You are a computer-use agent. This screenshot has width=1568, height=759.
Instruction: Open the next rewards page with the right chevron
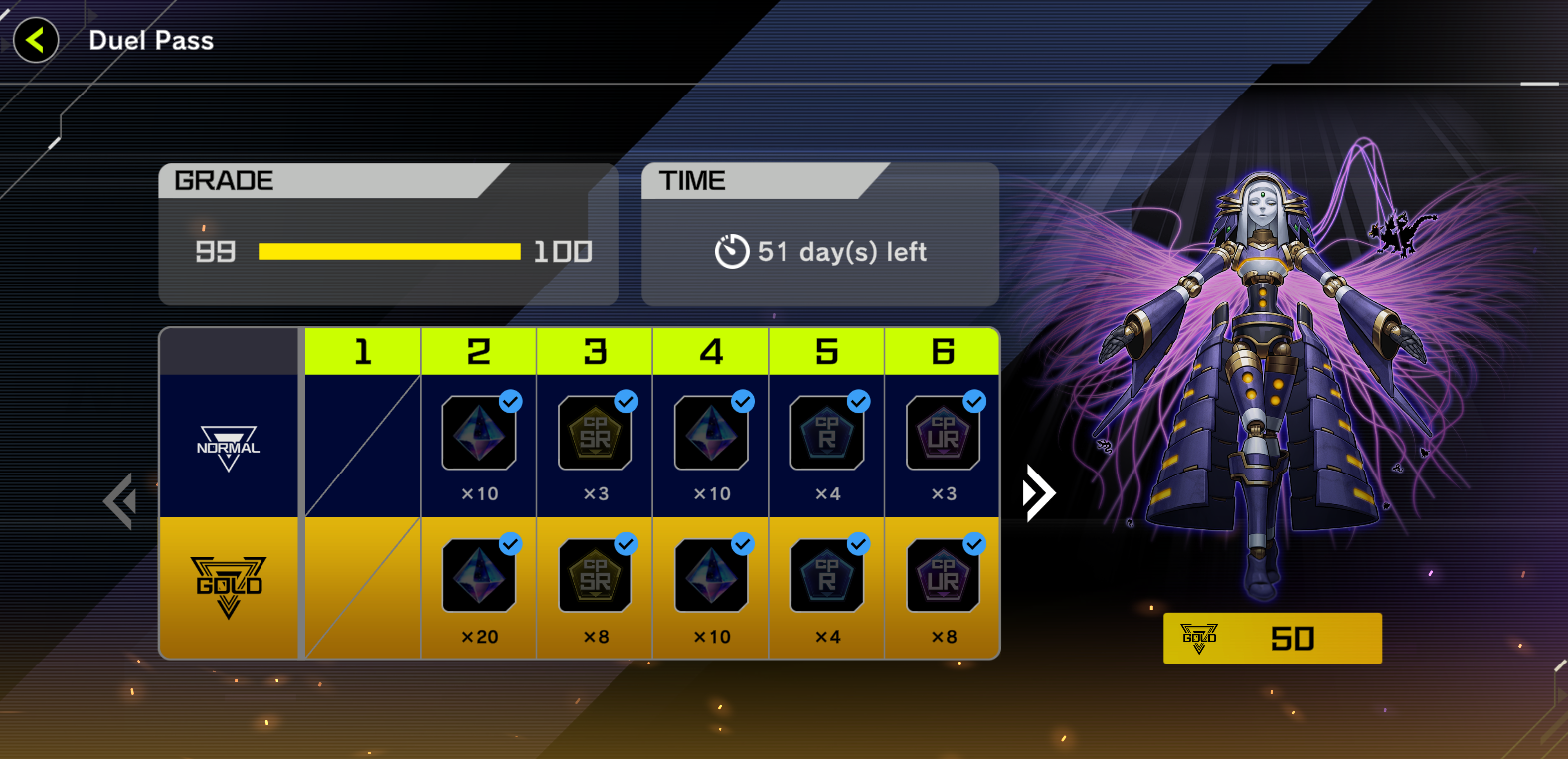[1038, 491]
